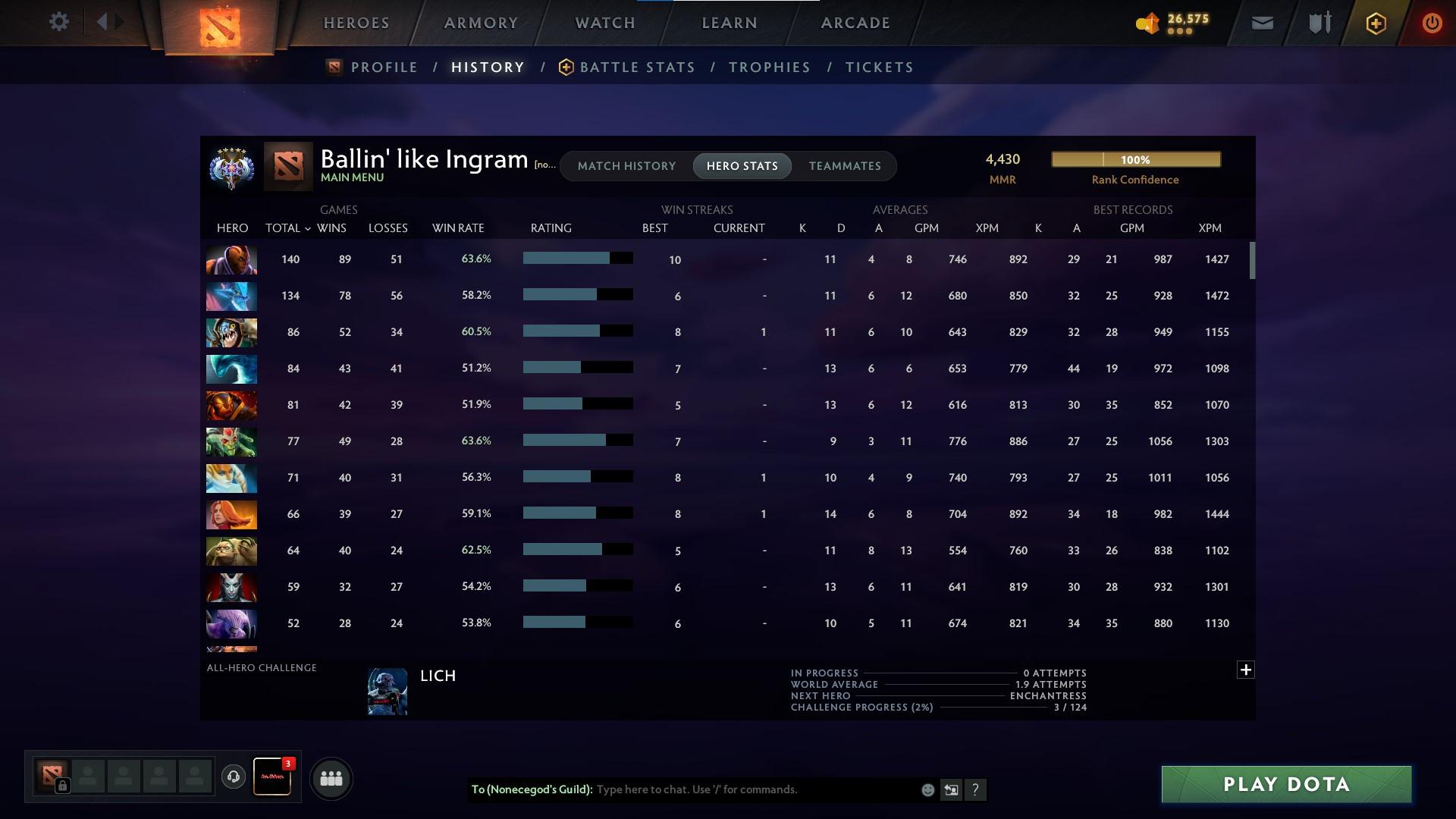The height and width of the screenshot is (819, 1456).
Task: Click the Rank Confidence progress bar
Action: 1135,159
